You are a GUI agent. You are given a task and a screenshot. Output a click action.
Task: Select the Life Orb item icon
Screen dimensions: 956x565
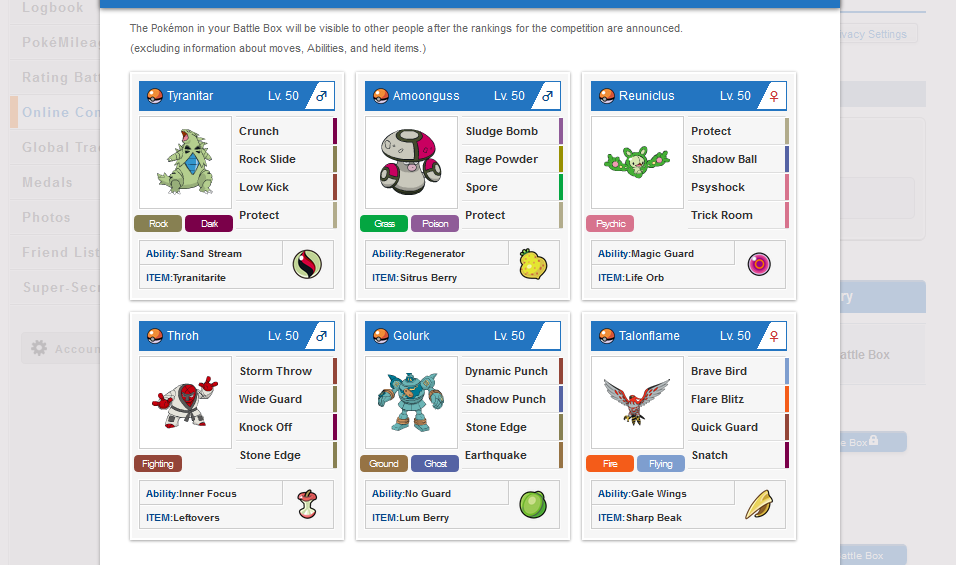click(759, 264)
